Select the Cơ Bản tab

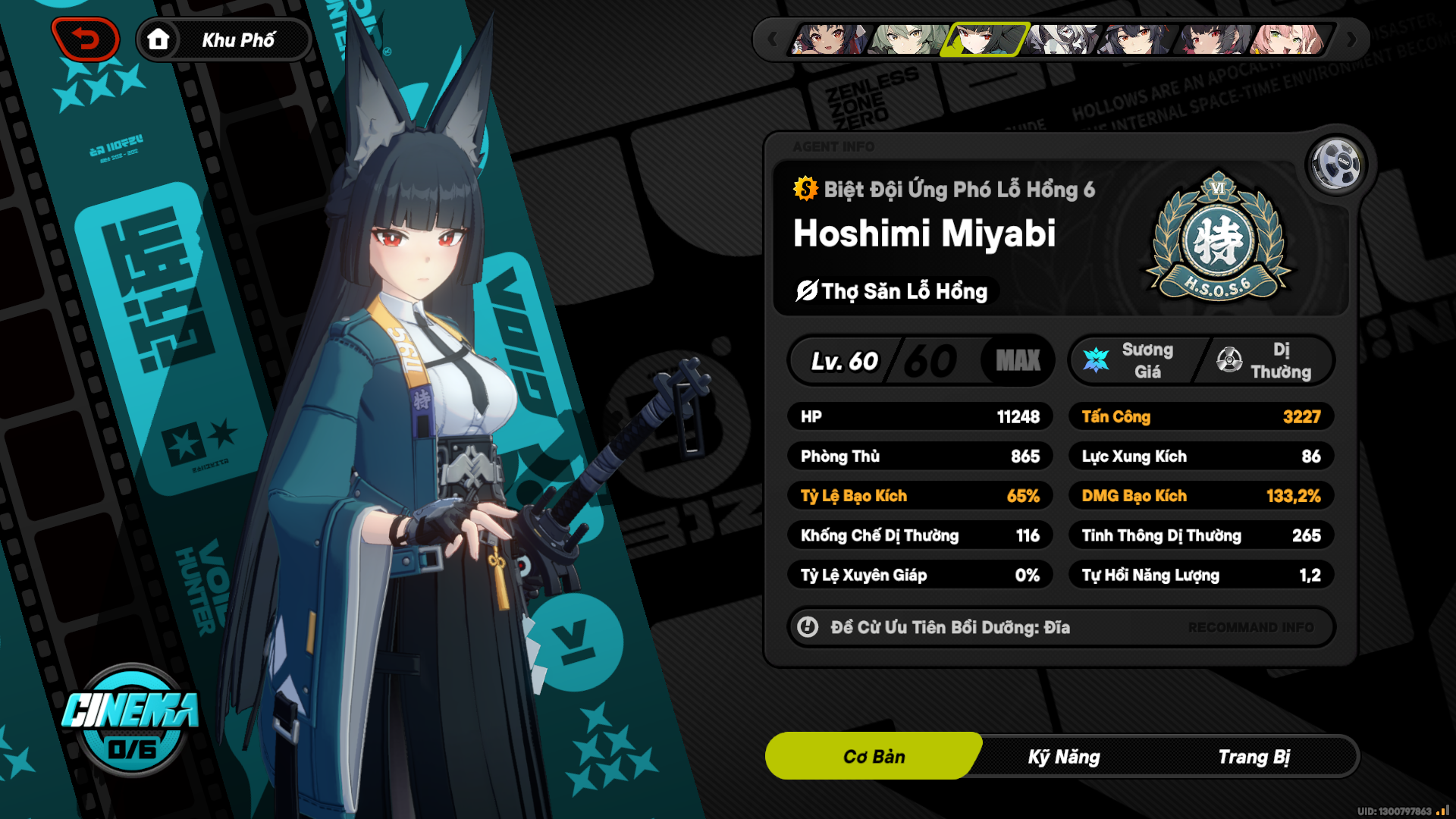pyautogui.click(x=873, y=756)
